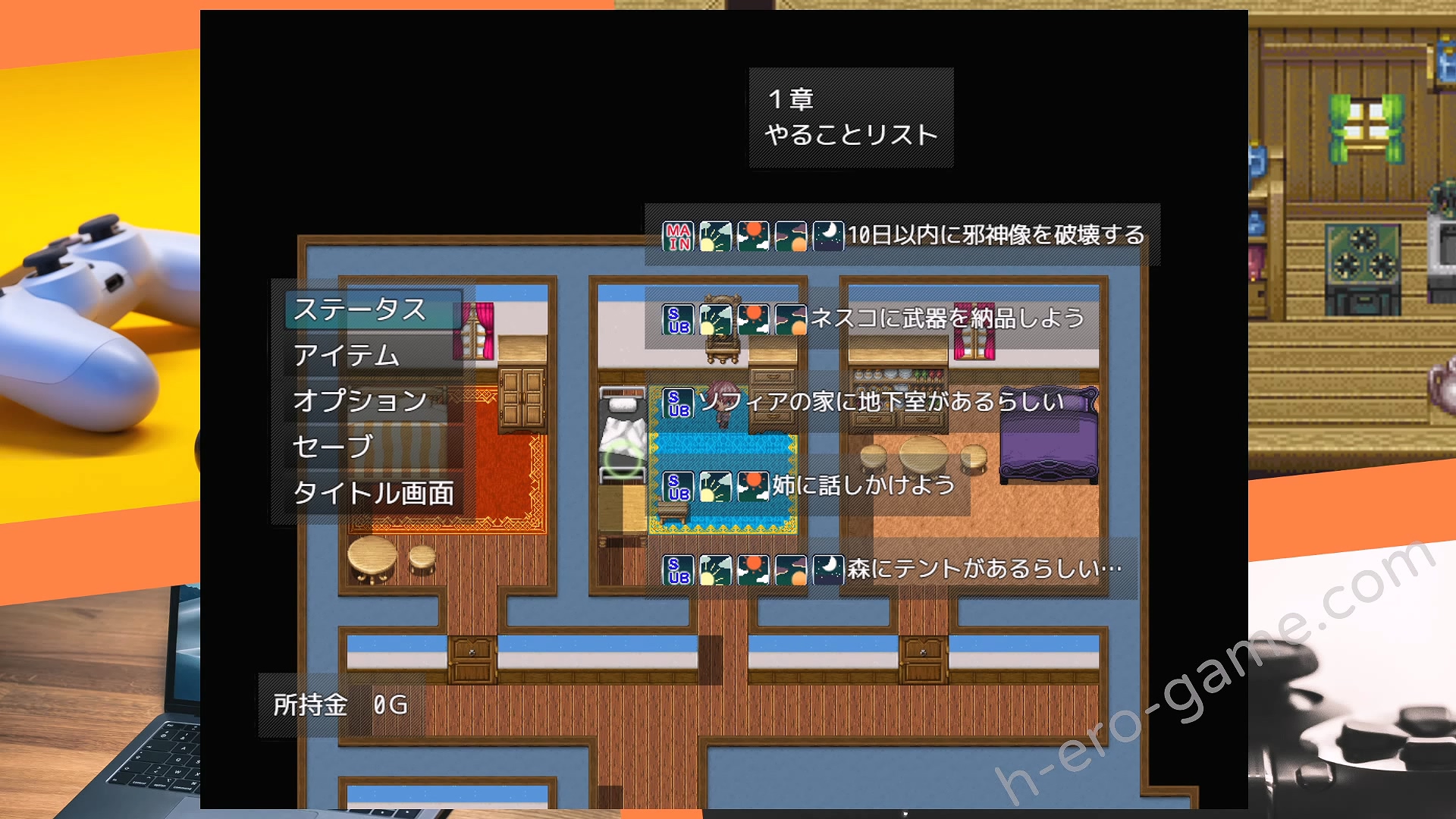
Task: Click the SUB badge on the ソフィア basement quest
Action: pyautogui.click(x=677, y=403)
